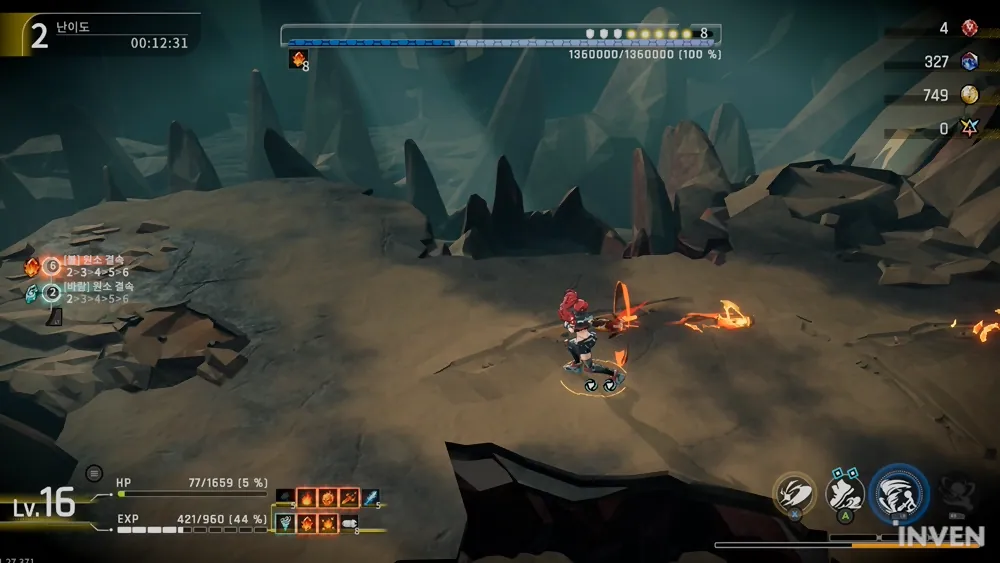Click the star emblem currency icon
The width and height of the screenshot is (1000, 563).
coord(969,129)
